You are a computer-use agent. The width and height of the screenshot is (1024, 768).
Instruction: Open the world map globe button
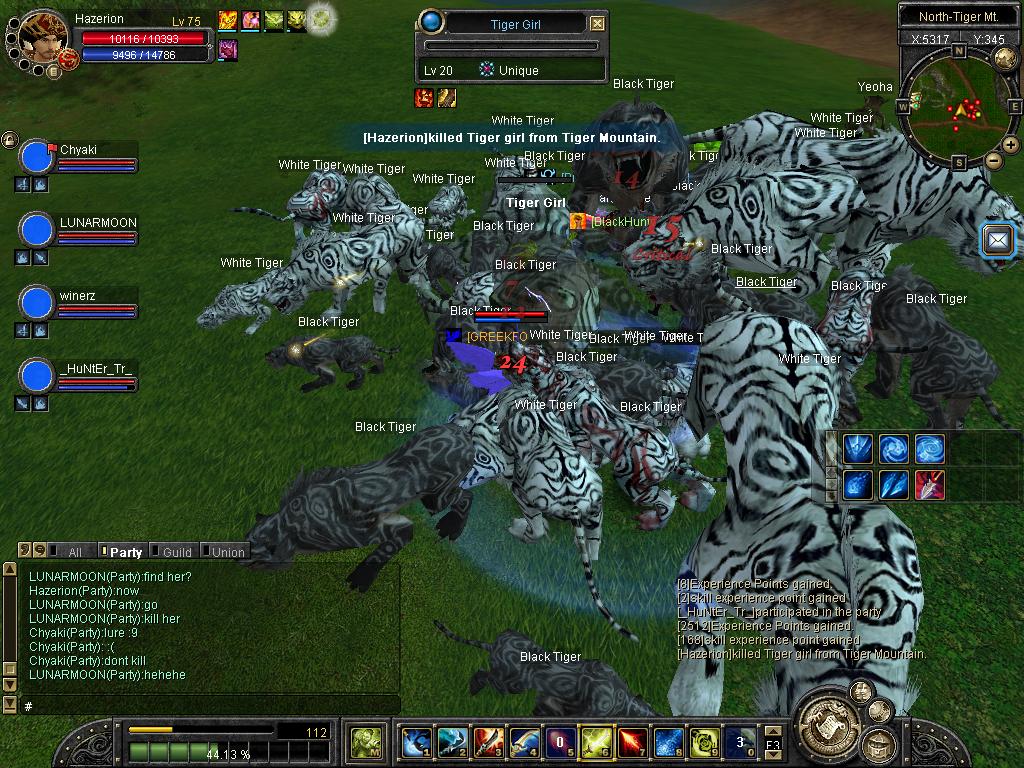(x=1005, y=58)
